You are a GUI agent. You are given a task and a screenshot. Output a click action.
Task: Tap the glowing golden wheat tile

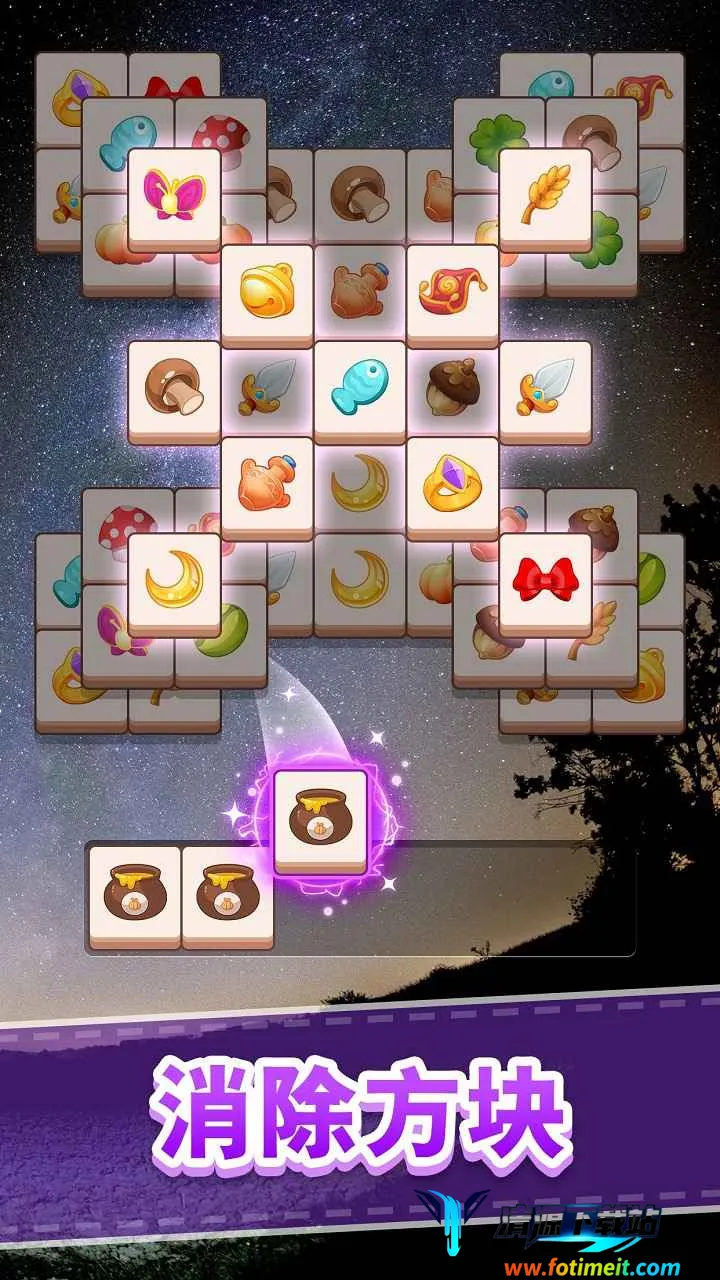pyautogui.click(x=545, y=195)
